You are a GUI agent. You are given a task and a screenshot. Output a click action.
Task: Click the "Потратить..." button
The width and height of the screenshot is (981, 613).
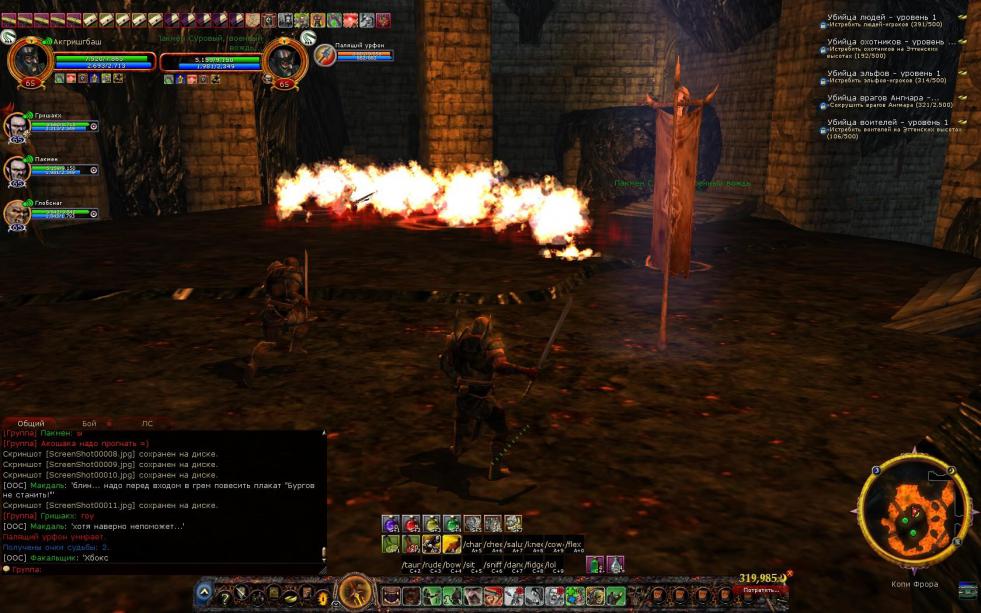pyautogui.click(x=763, y=590)
